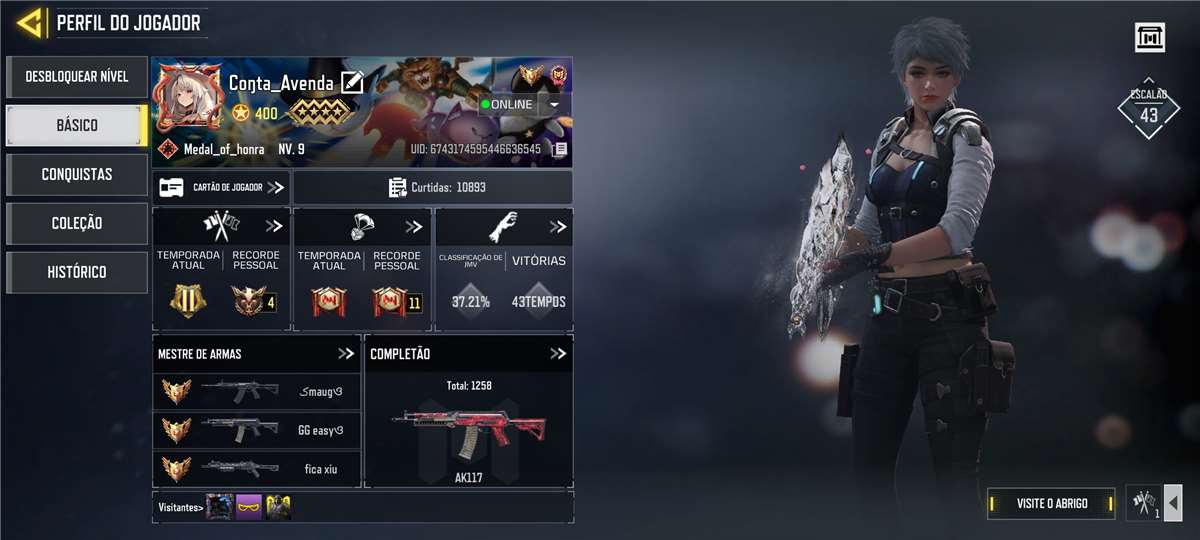Switch to the Conquistas tab

point(77,174)
